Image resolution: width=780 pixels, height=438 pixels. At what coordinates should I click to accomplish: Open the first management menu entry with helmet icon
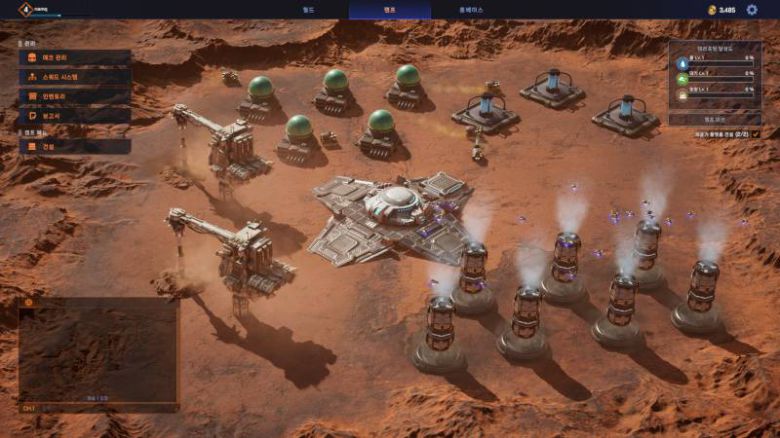coord(74,58)
